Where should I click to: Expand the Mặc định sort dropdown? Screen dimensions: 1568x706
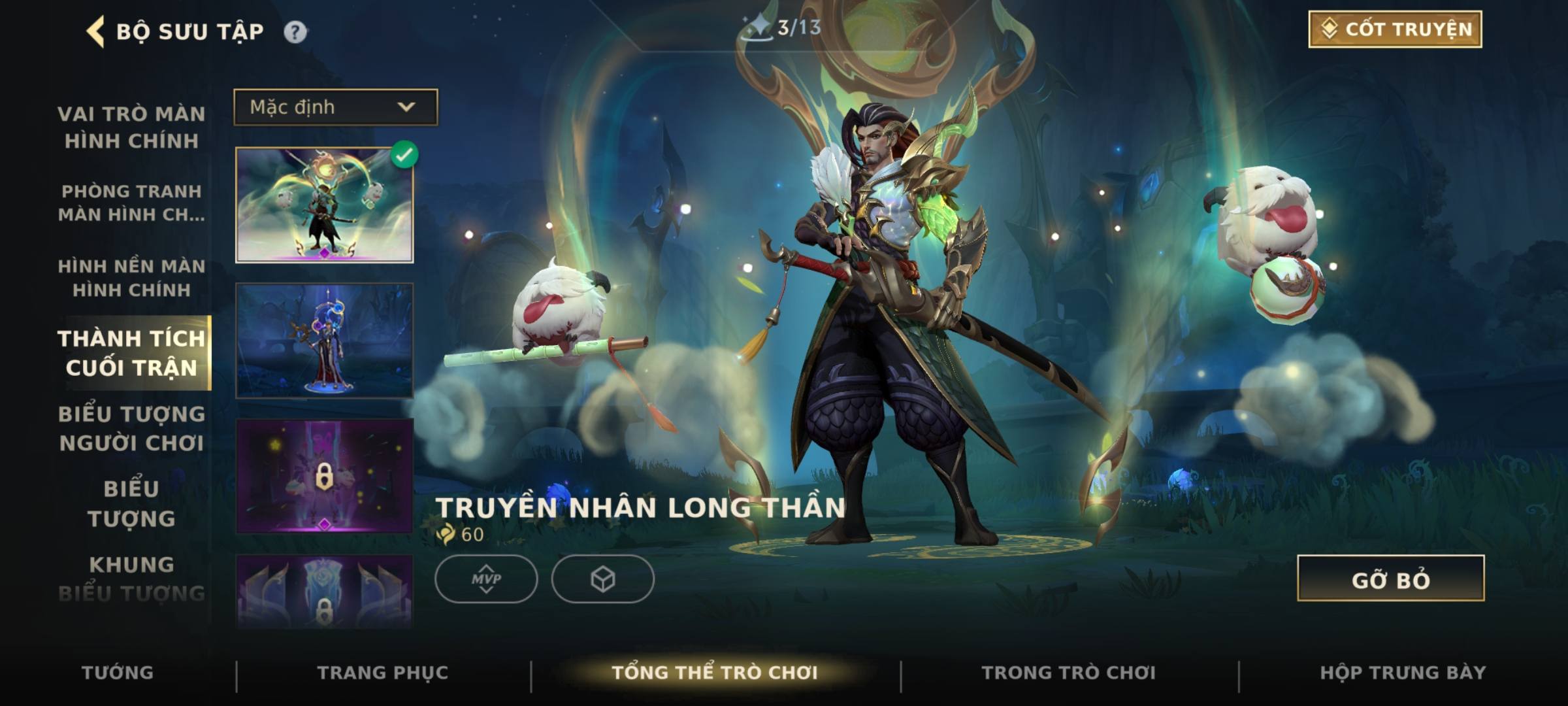[336, 107]
